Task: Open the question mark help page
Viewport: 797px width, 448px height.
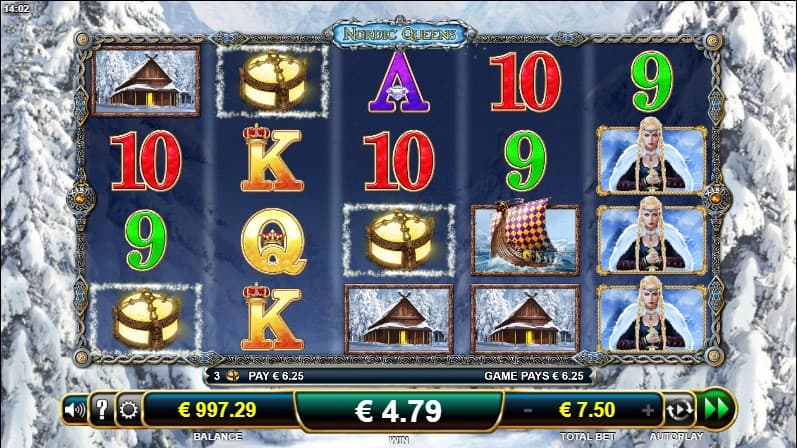Action: [101, 409]
